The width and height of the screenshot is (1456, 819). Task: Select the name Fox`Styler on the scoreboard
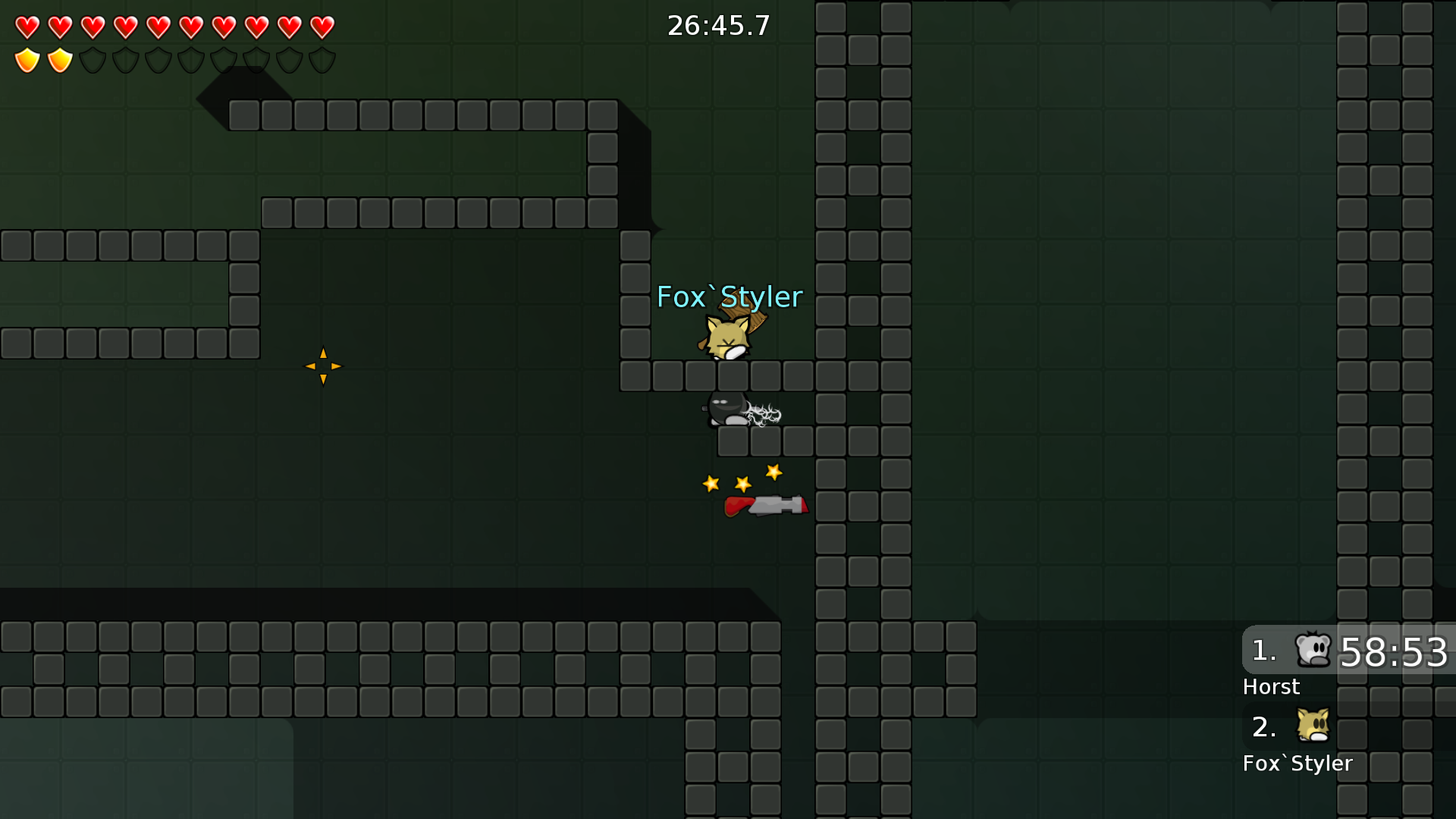coord(1298,764)
